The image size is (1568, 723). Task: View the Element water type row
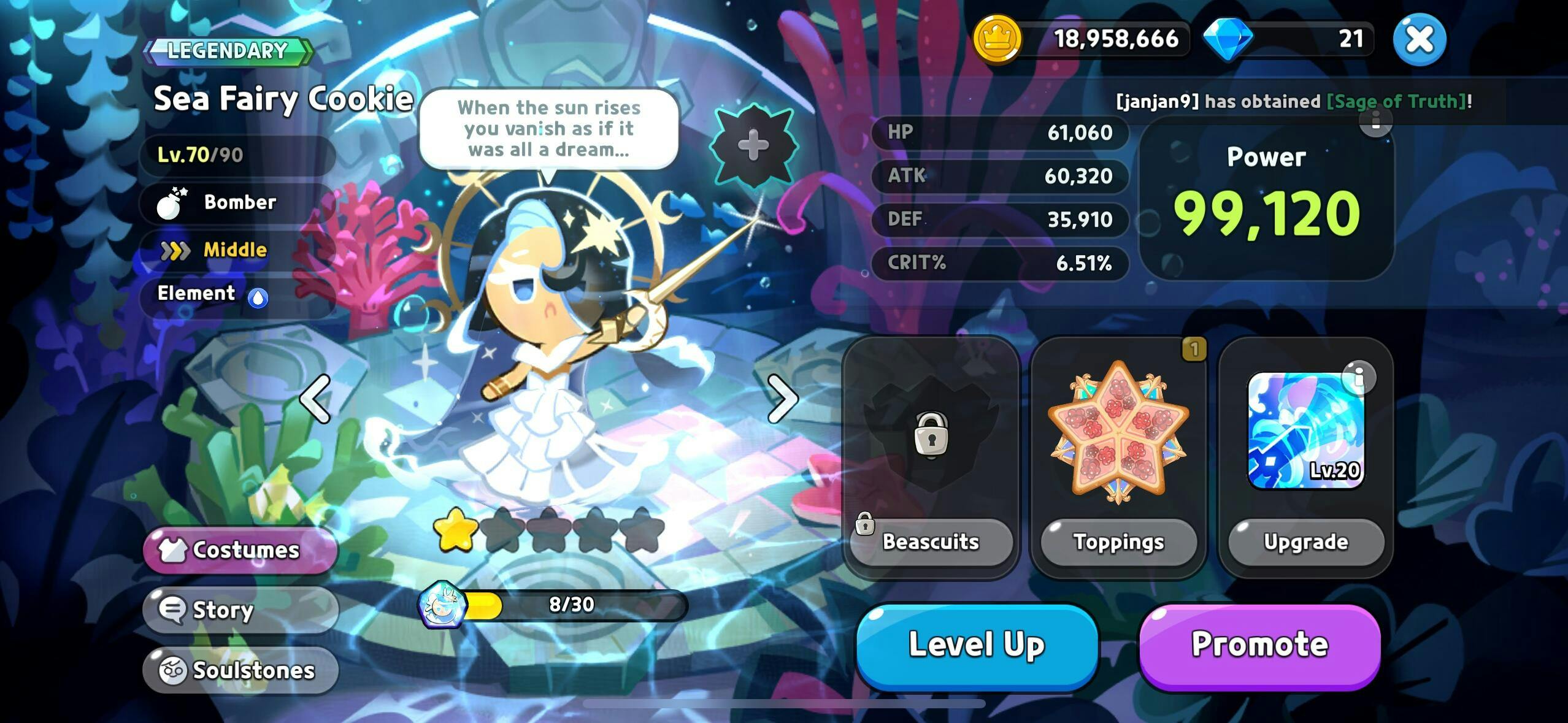(x=236, y=294)
